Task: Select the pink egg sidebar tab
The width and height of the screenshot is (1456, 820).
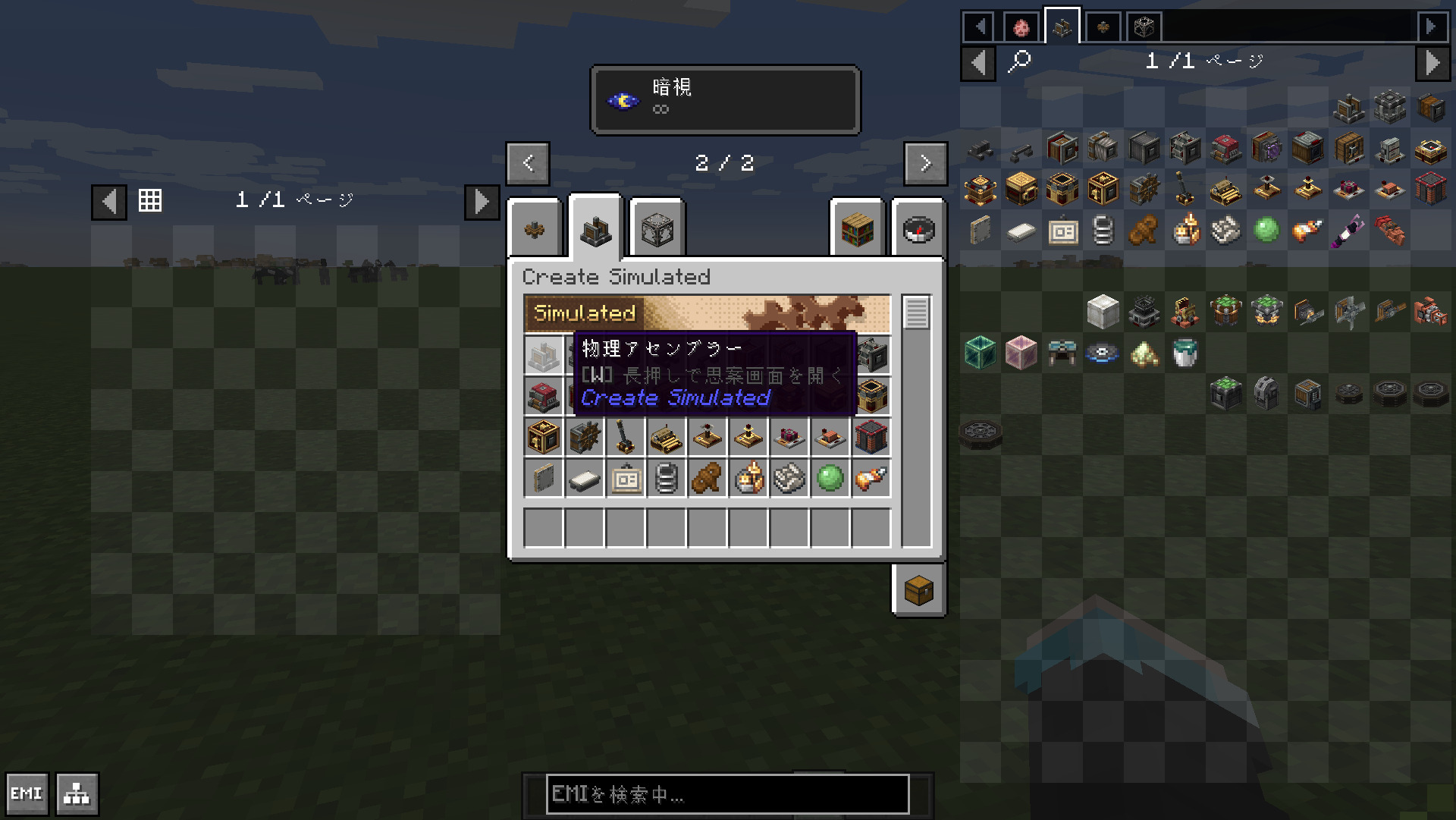Action: coord(1021,28)
